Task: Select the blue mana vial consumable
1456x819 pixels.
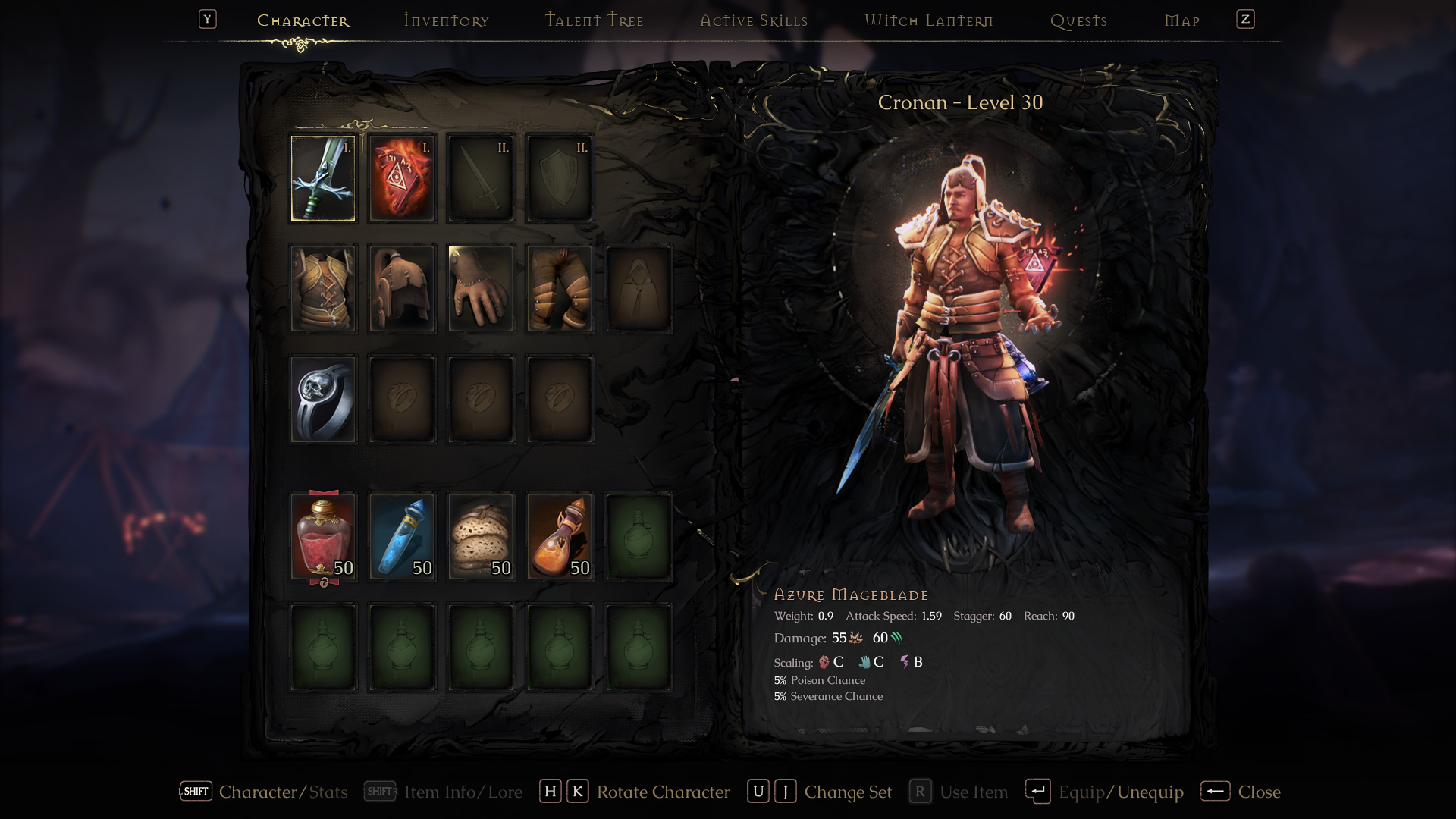Action: click(x=402, y=536)
